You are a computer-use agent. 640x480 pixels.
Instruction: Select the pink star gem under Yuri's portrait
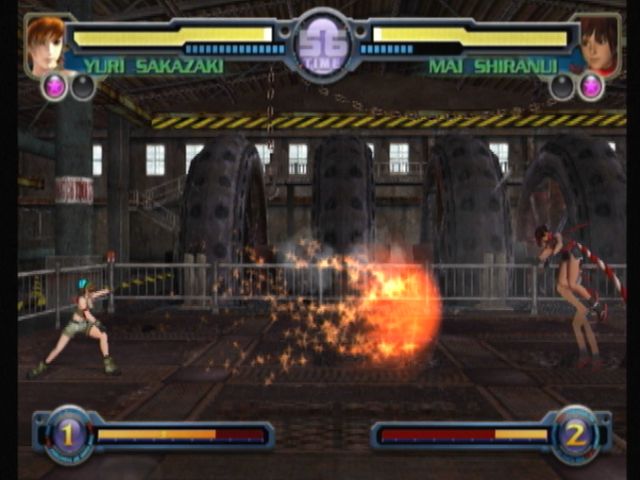[x=54, y=87]
